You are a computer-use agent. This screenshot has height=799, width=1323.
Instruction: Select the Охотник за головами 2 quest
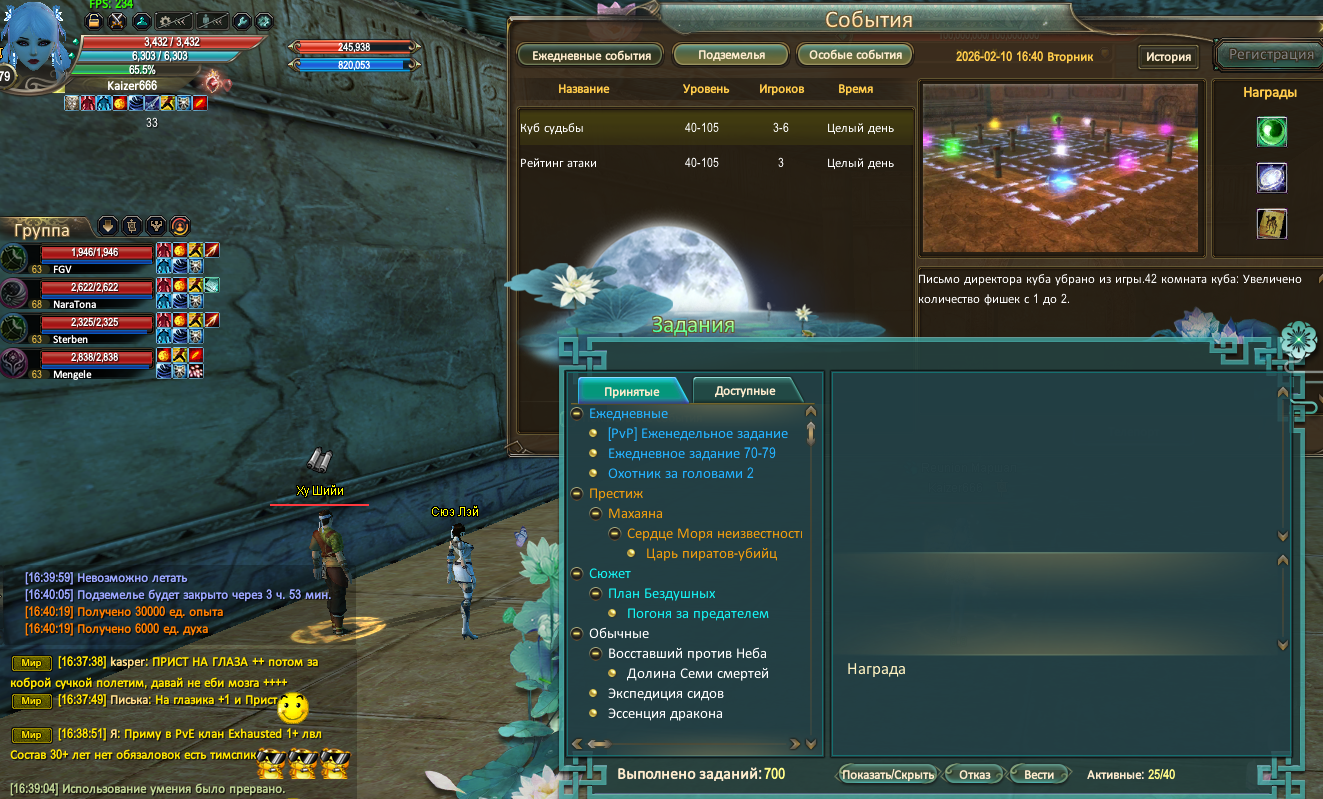(680, 474)
